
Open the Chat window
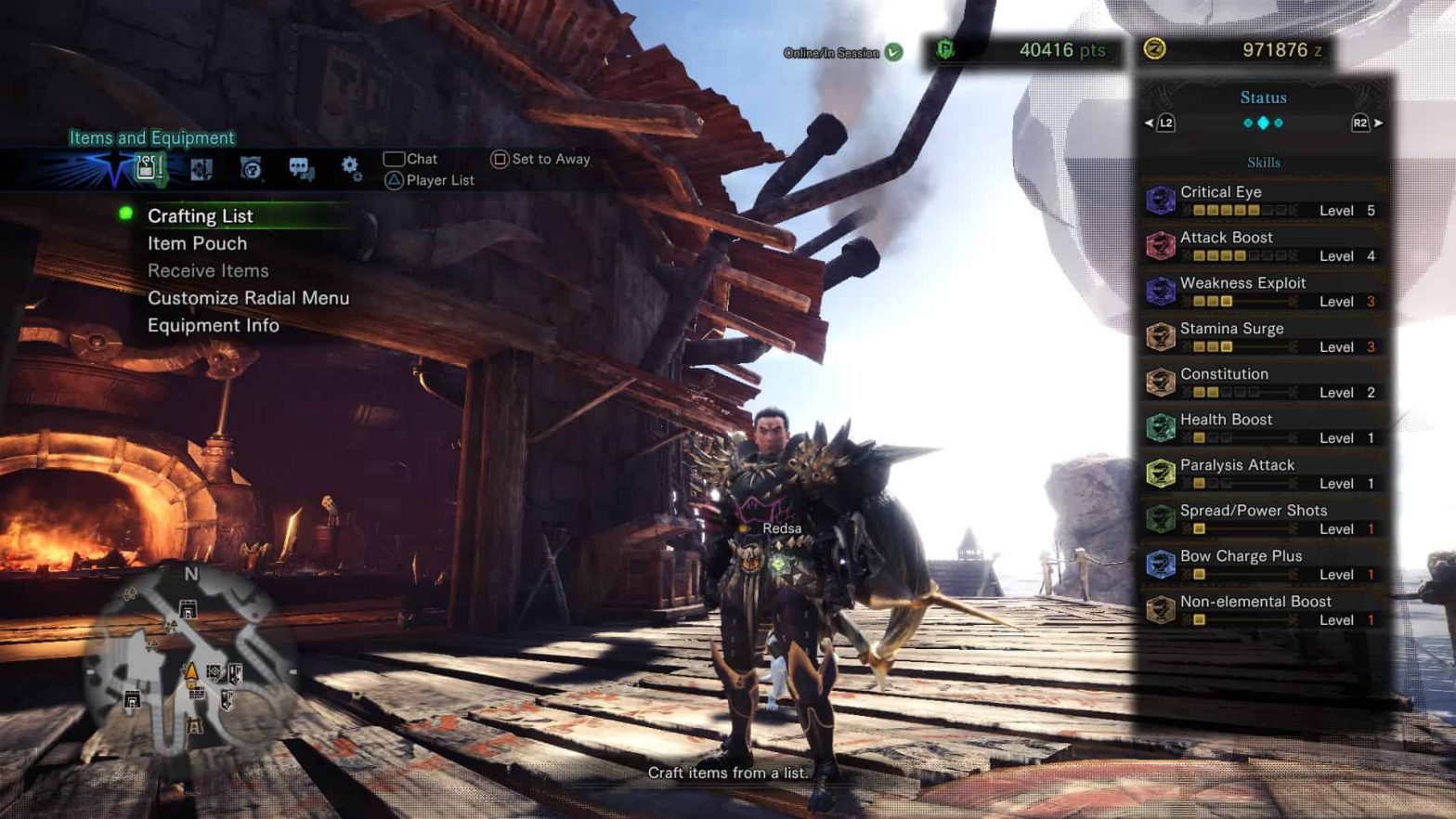coord(420,159)
